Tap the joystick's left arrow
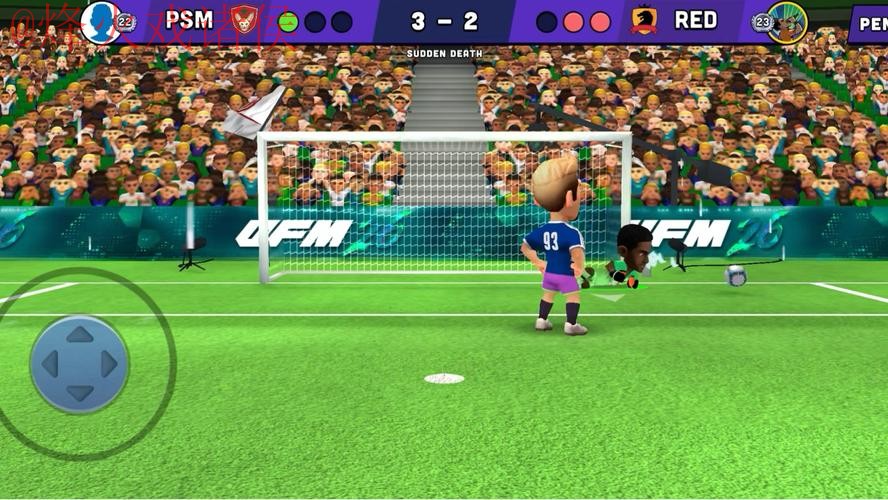Screen dimensions: 888x500 50,364
